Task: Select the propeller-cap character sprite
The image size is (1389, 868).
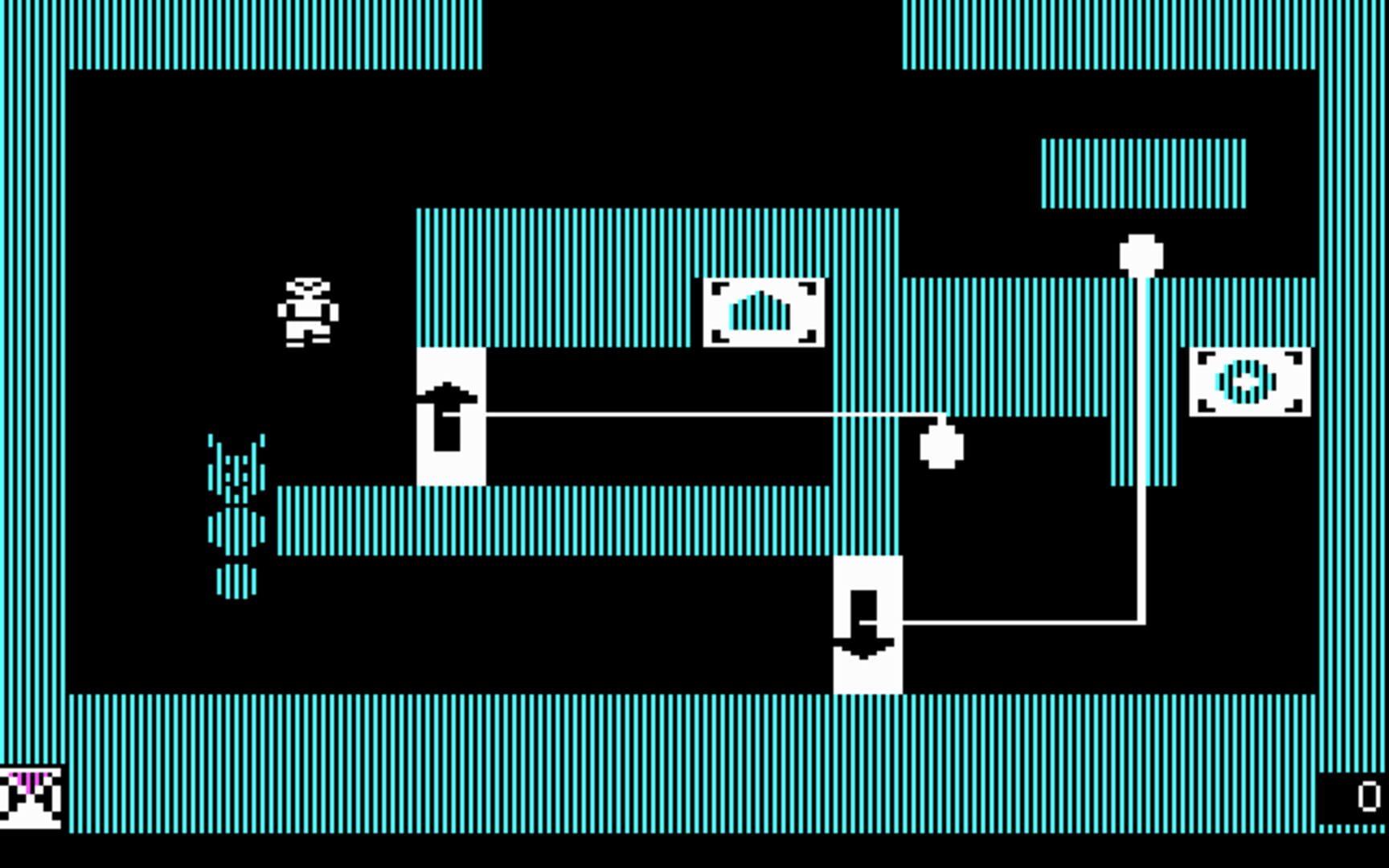Action: click(308, 312)
